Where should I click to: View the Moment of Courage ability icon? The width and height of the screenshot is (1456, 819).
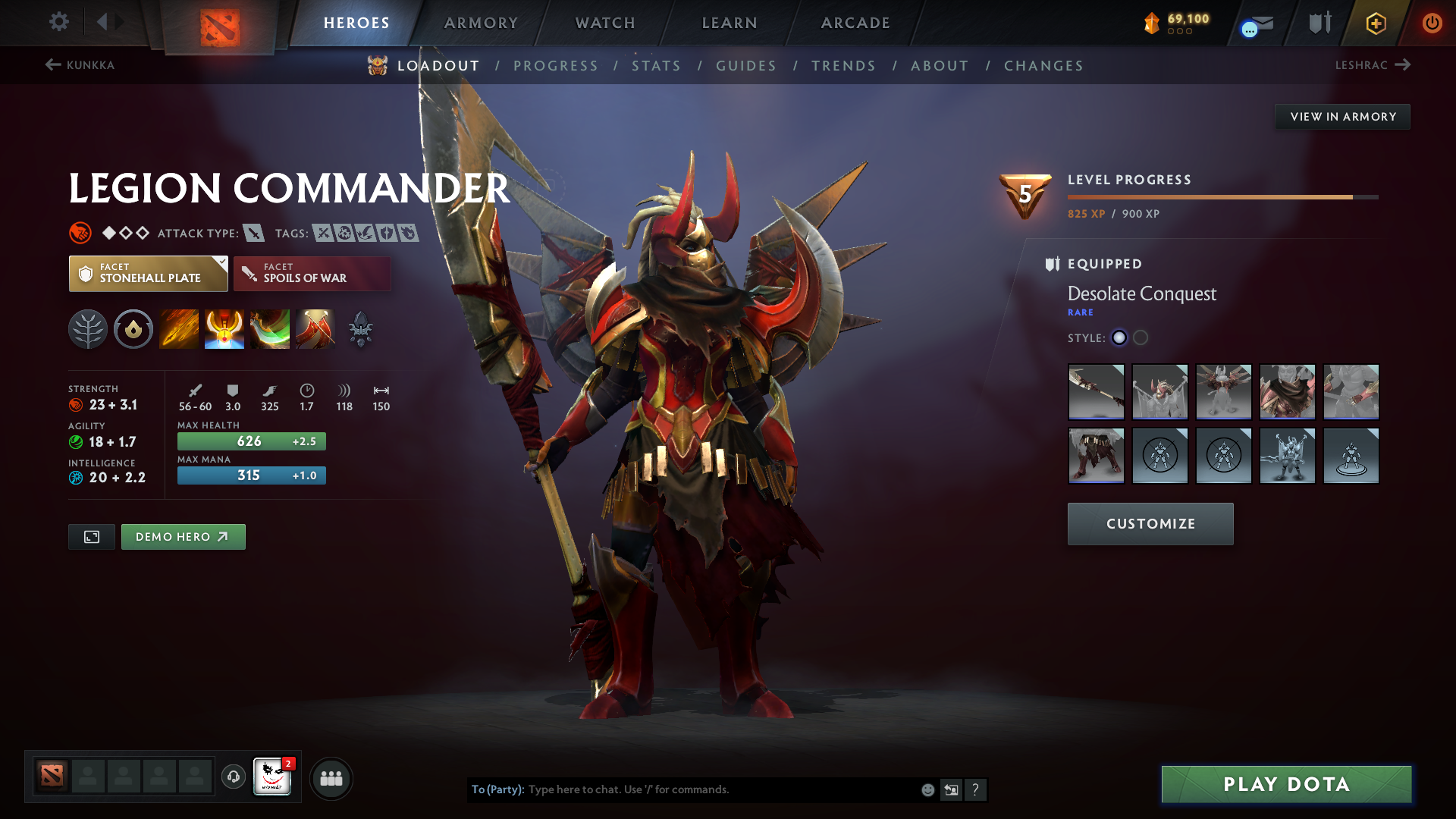(x=270, y=329)
